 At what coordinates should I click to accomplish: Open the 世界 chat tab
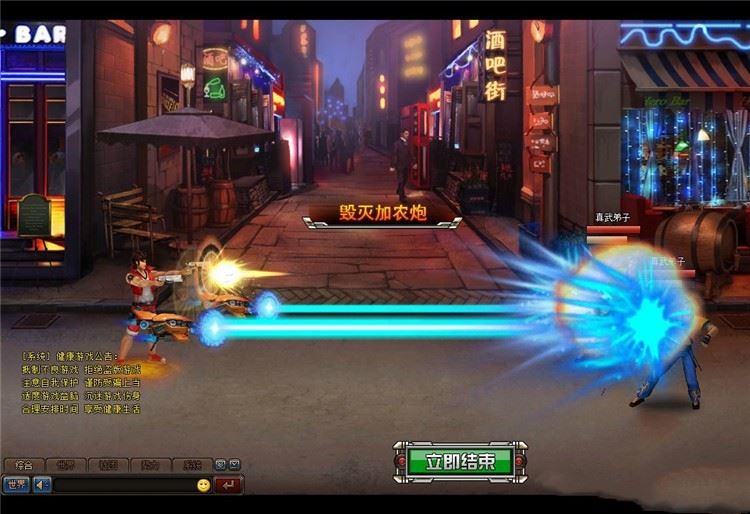pyautogui.click(x=65, y=465)
